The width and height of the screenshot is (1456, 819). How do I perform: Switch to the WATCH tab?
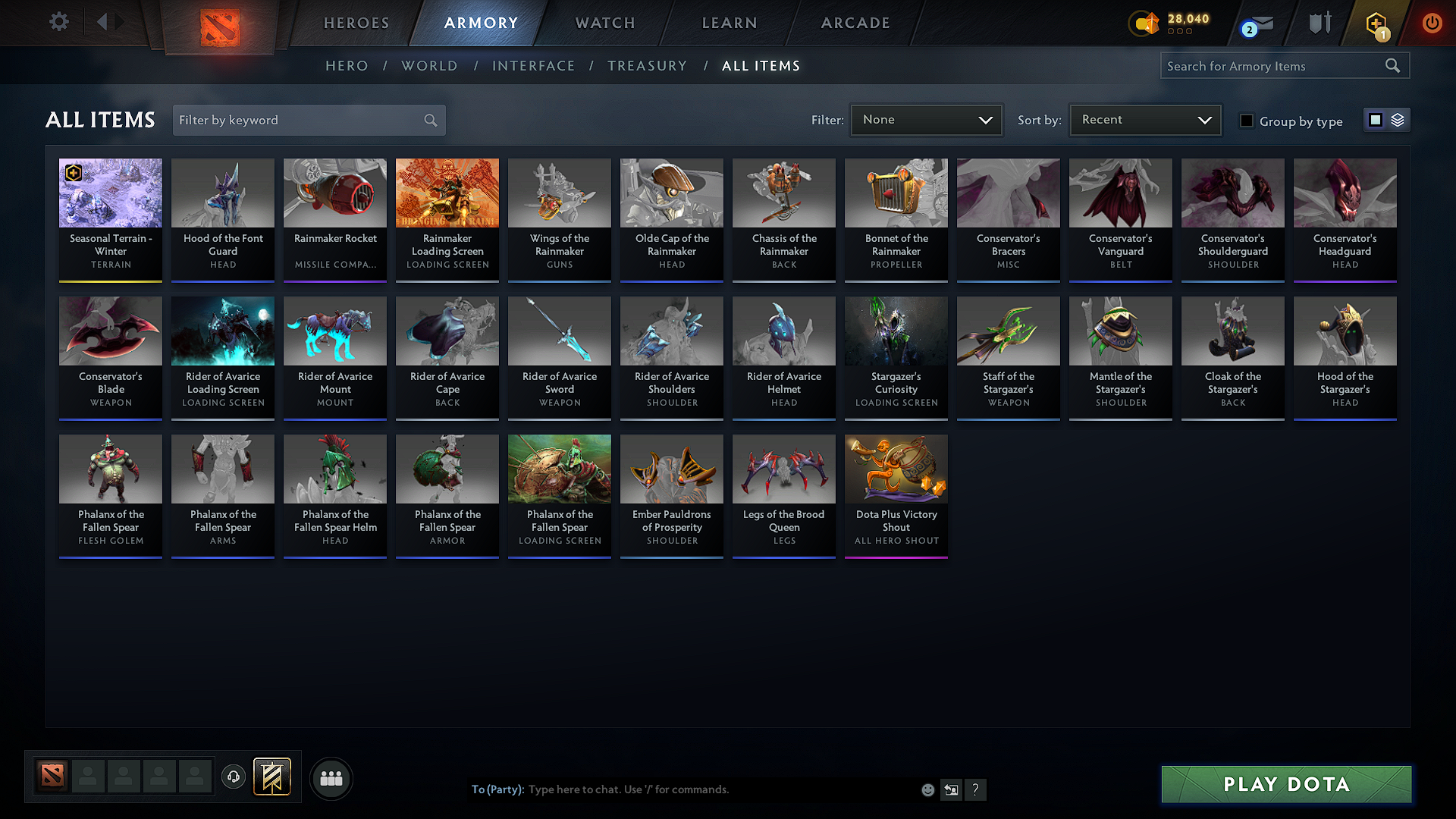603,23
